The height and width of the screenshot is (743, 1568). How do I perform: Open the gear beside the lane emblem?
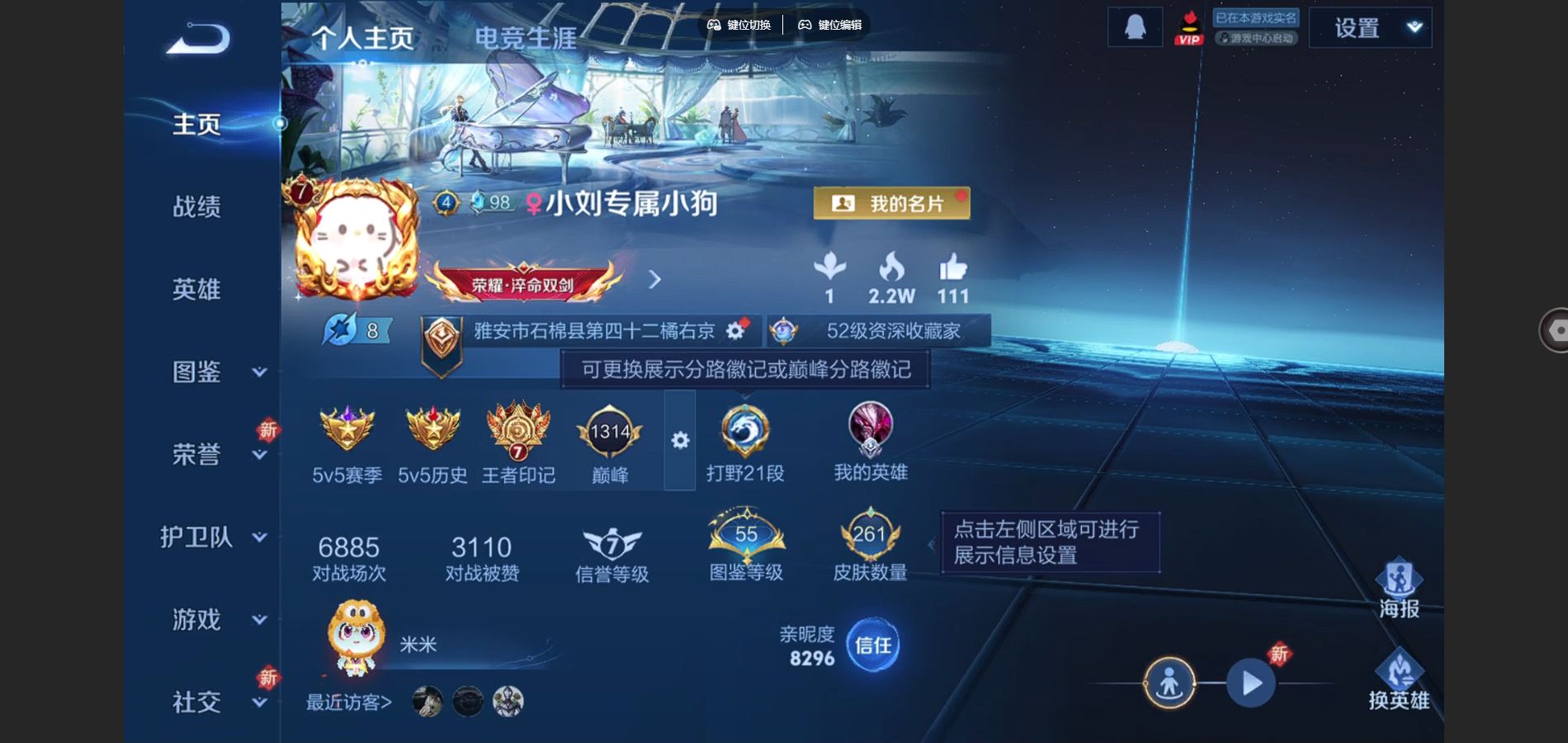tap(678, 442)
